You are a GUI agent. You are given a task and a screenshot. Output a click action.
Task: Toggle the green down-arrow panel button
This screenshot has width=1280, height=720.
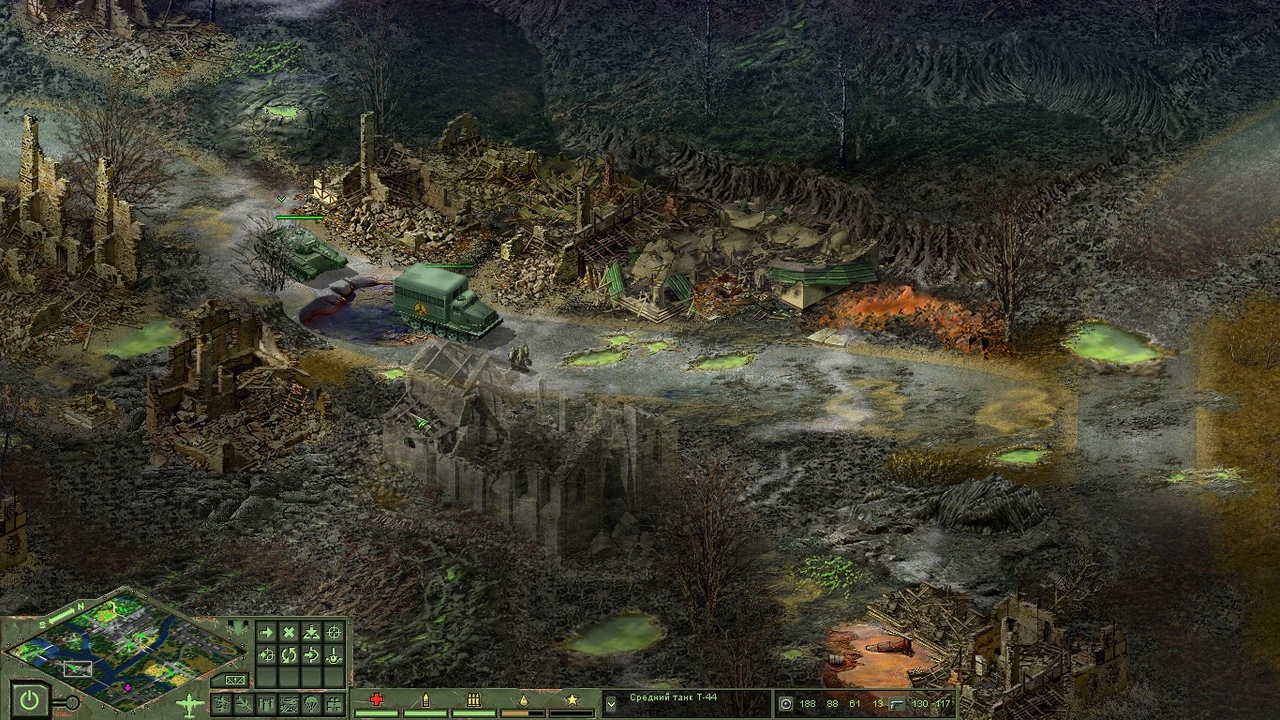click(x=237, y=627)
